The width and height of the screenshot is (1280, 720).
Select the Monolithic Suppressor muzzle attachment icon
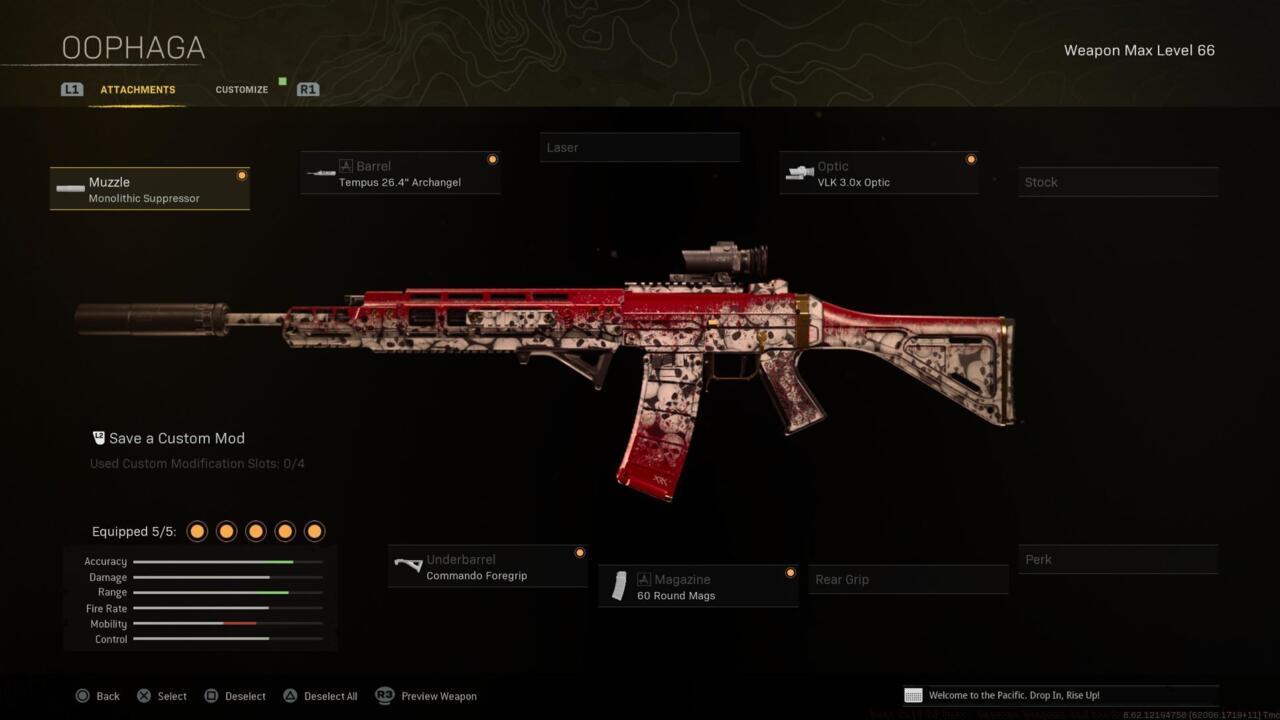(x=70, y=189)
